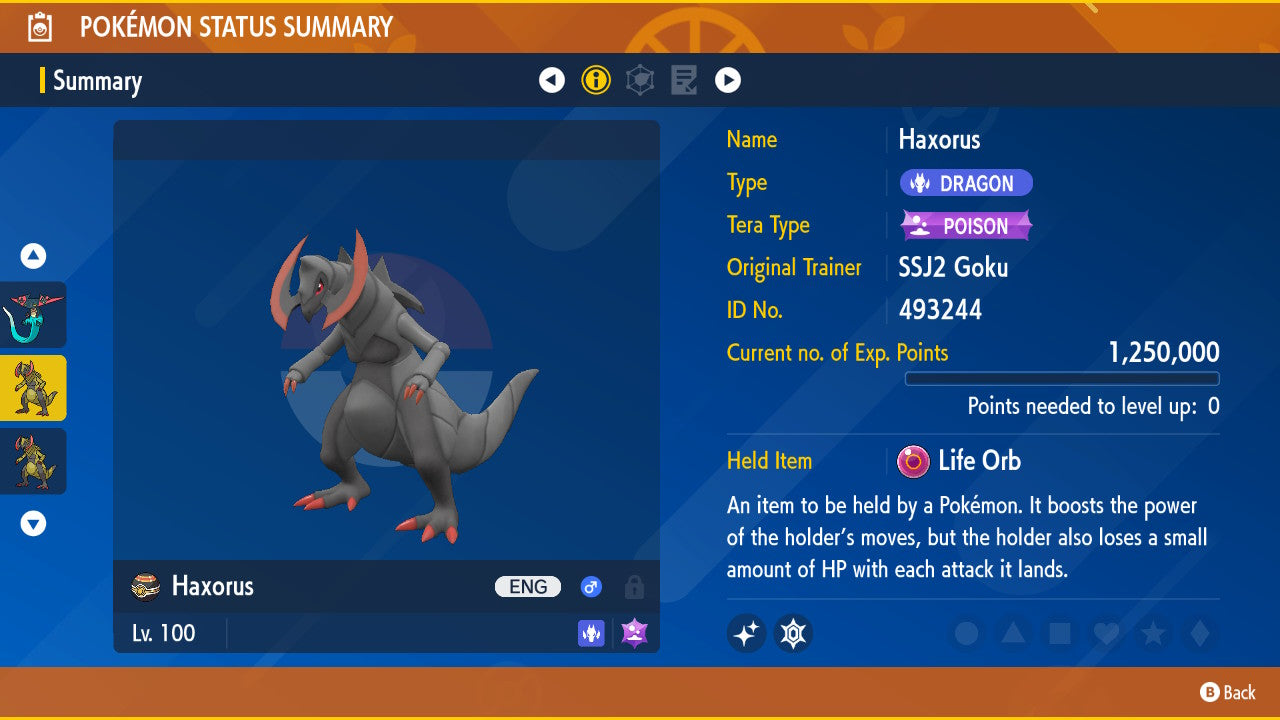
Task: Go back using the Back button
Action: [1228, 692]
